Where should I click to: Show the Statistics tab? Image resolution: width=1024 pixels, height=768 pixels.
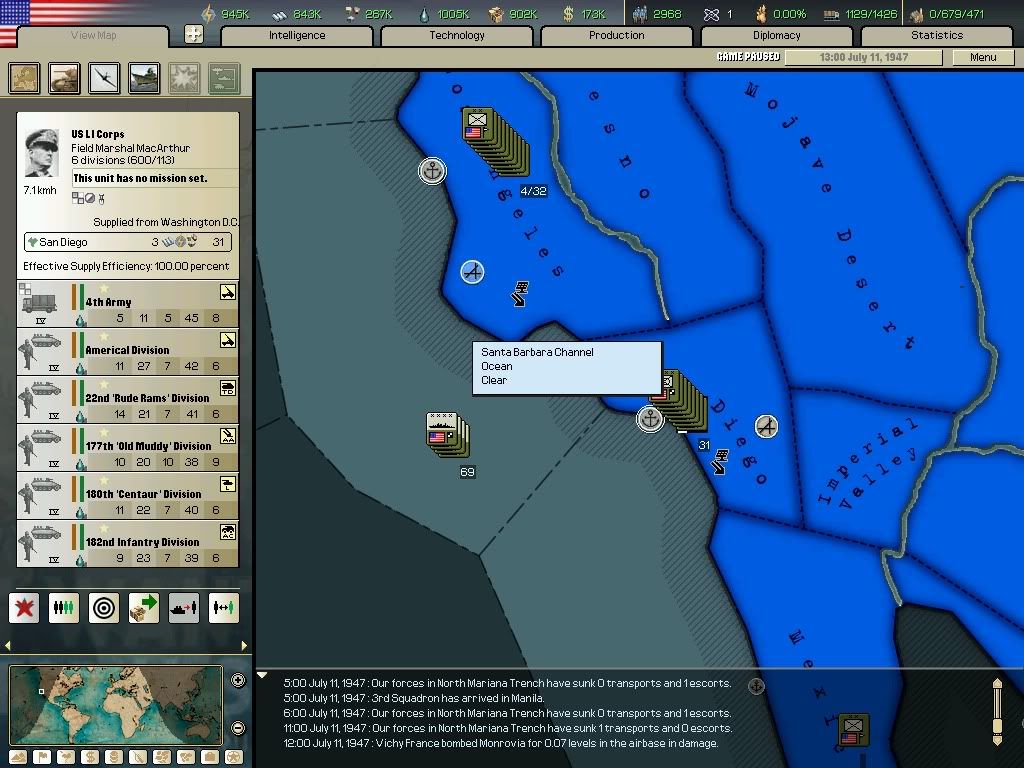pos(936,36)
